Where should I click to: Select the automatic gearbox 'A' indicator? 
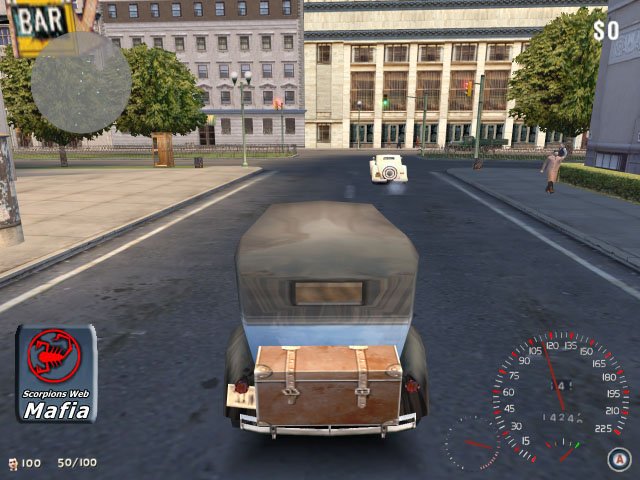pos(617,458)
